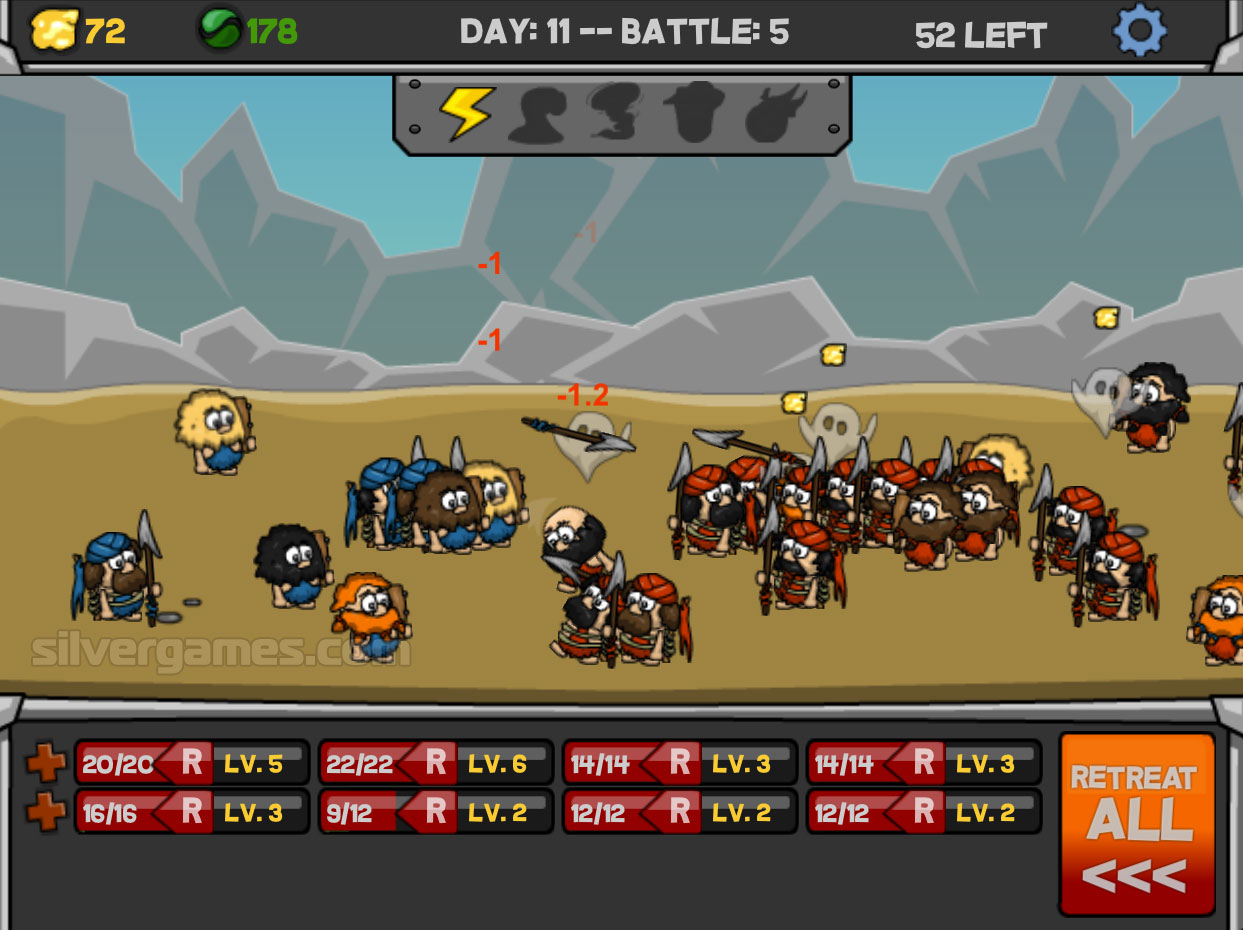Retreat the 16/16 level 3 unit
The height and width of the screenshot is (930, 1243).
(192, 813)
